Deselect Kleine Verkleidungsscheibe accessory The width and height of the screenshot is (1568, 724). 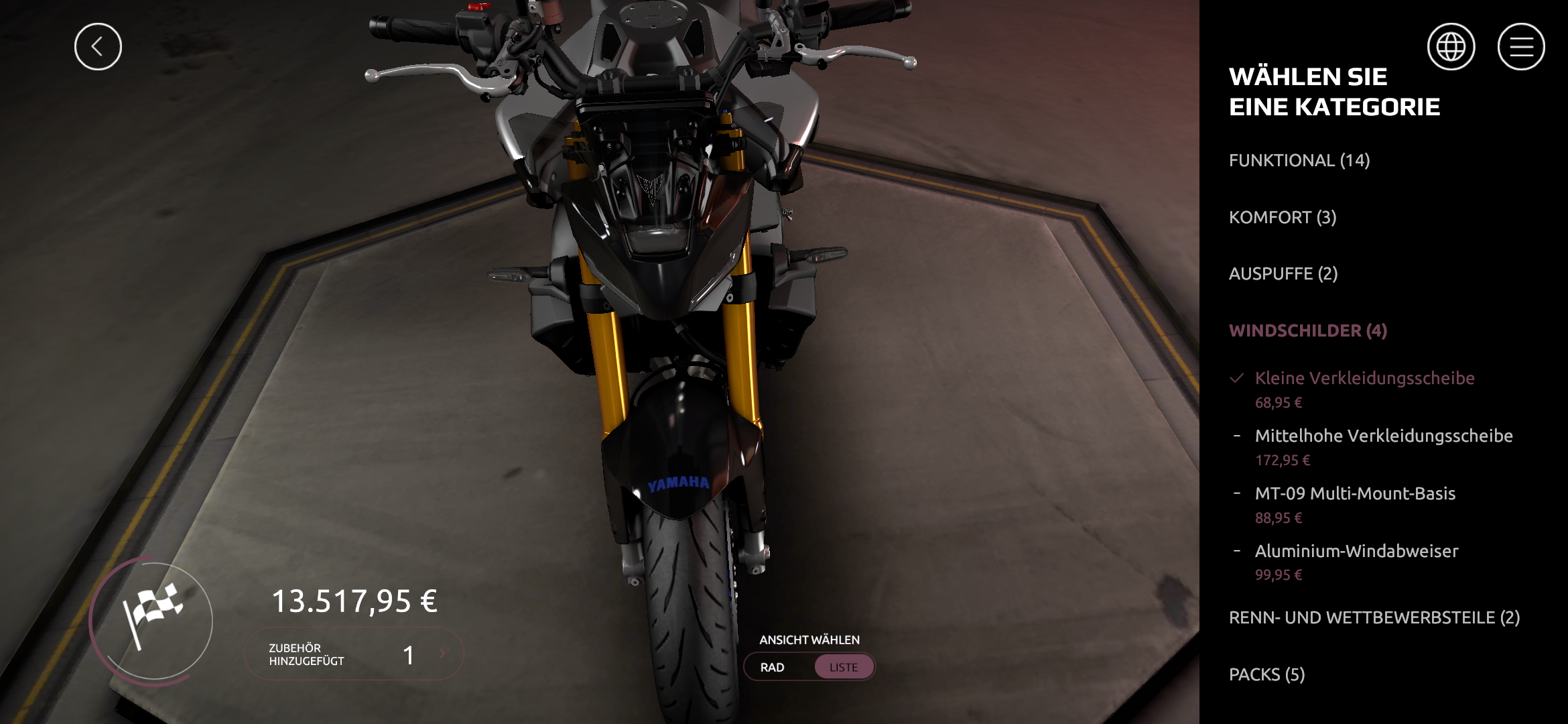tap(1364, 379)
